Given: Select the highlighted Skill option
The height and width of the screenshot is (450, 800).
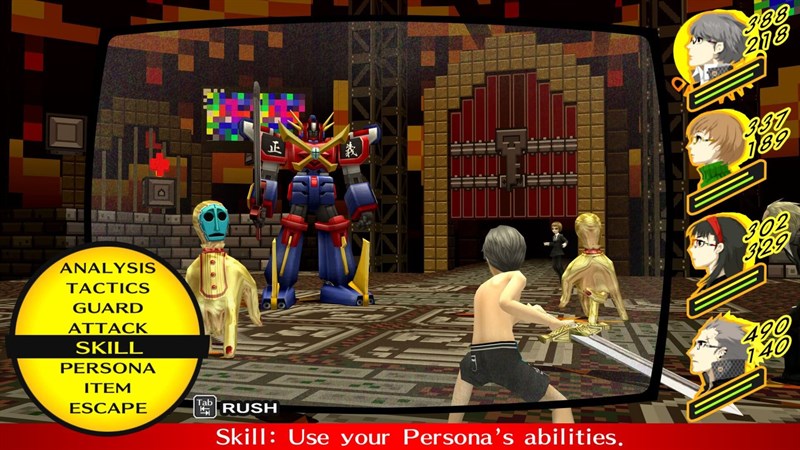Looking at the screenshot, I should coord(107,348).
